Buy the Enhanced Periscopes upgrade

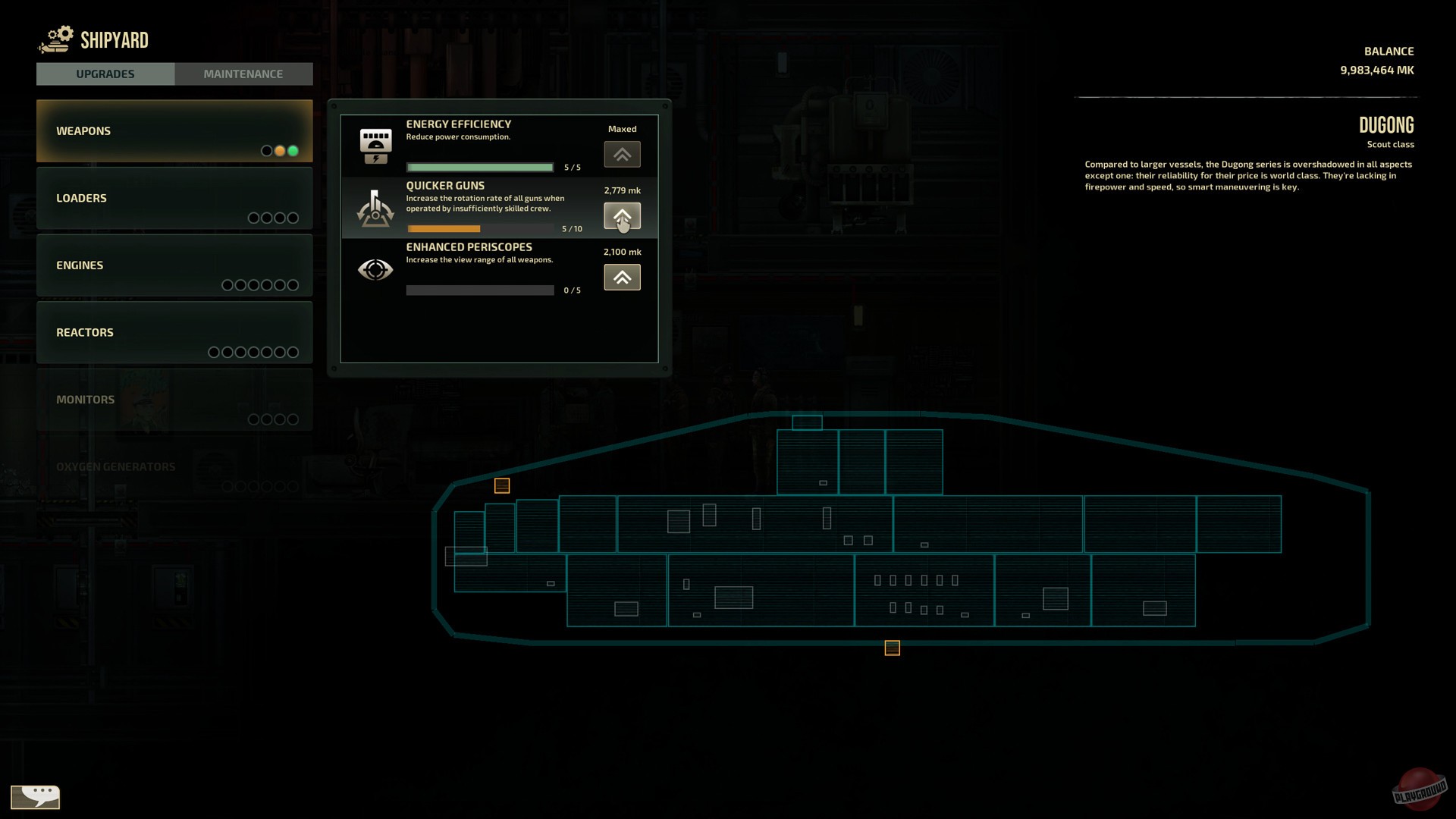622,277
